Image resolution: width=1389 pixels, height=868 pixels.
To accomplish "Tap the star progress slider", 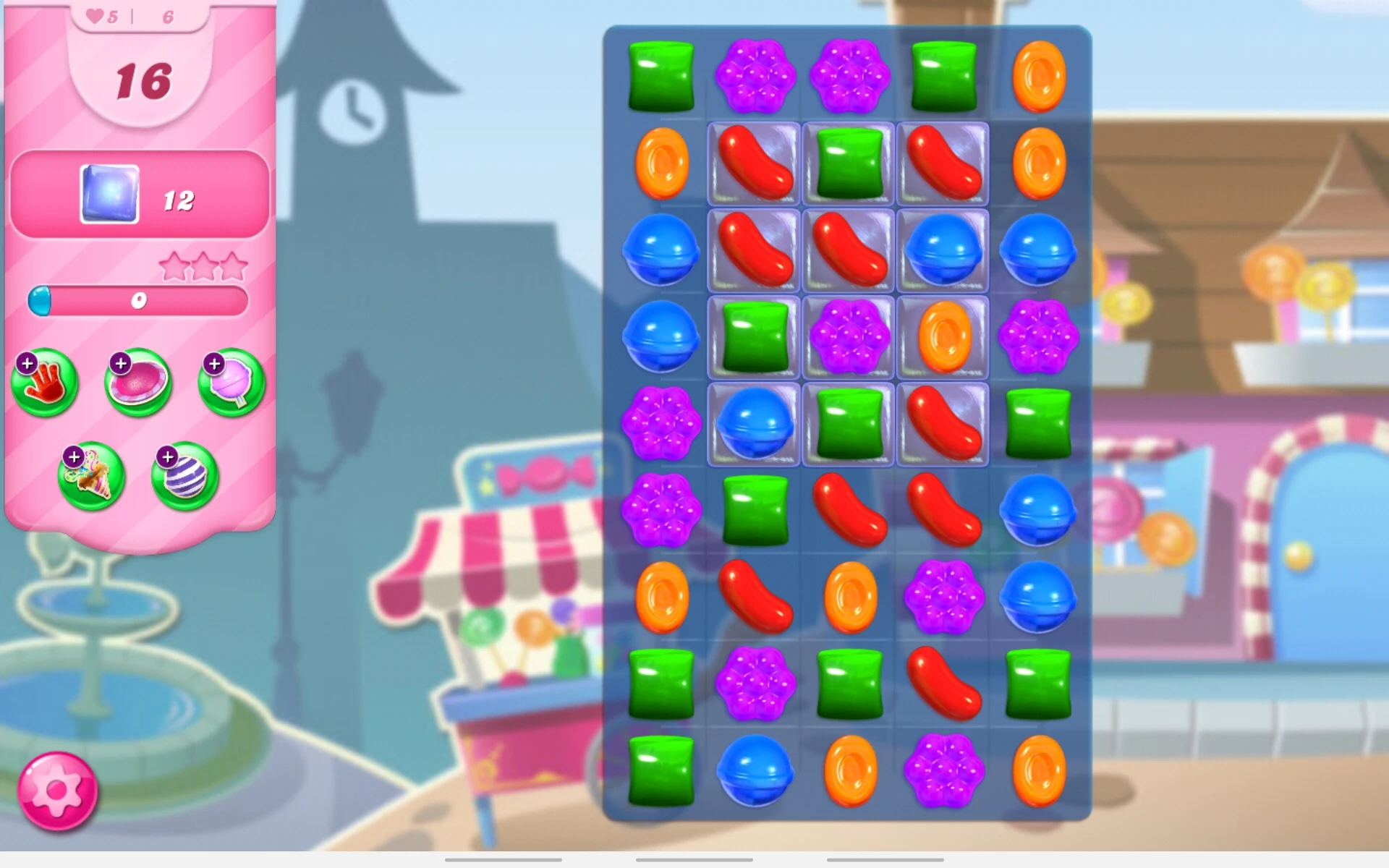I will coord(141,301).
